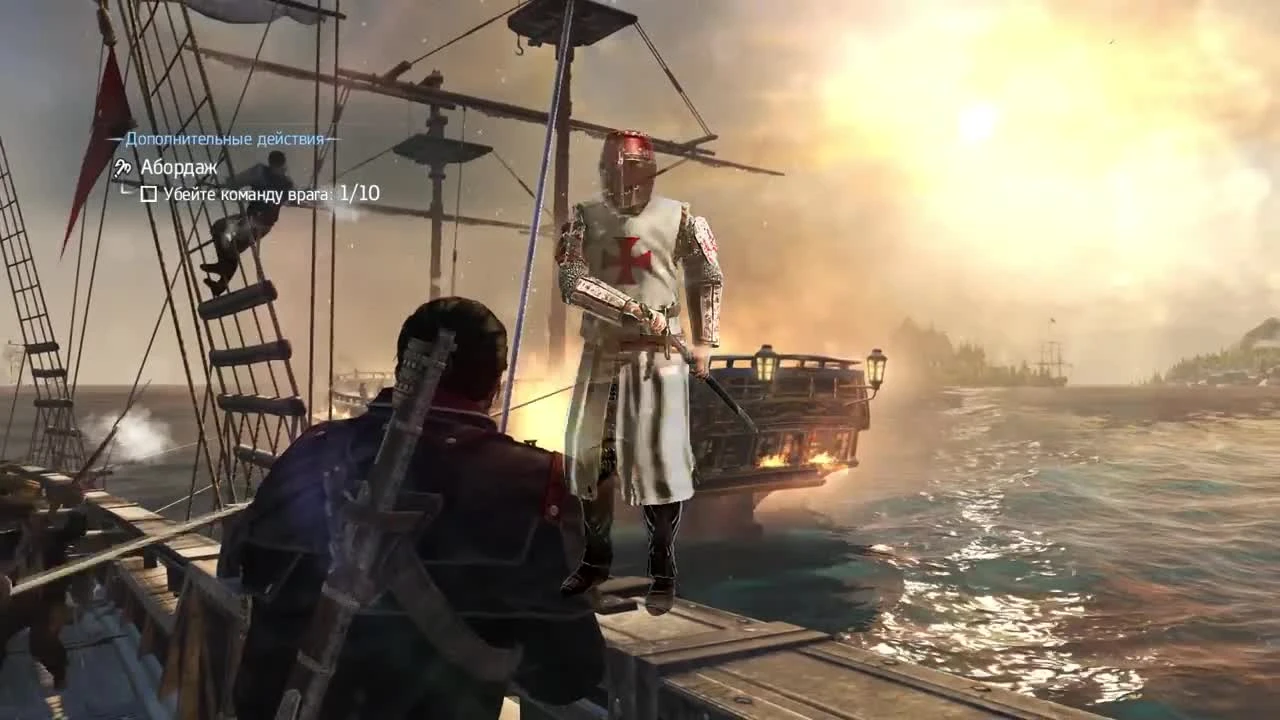The image size is (1280, 720).
Task: Click the Templar knight standing on the railing
Action: [630, 330]
